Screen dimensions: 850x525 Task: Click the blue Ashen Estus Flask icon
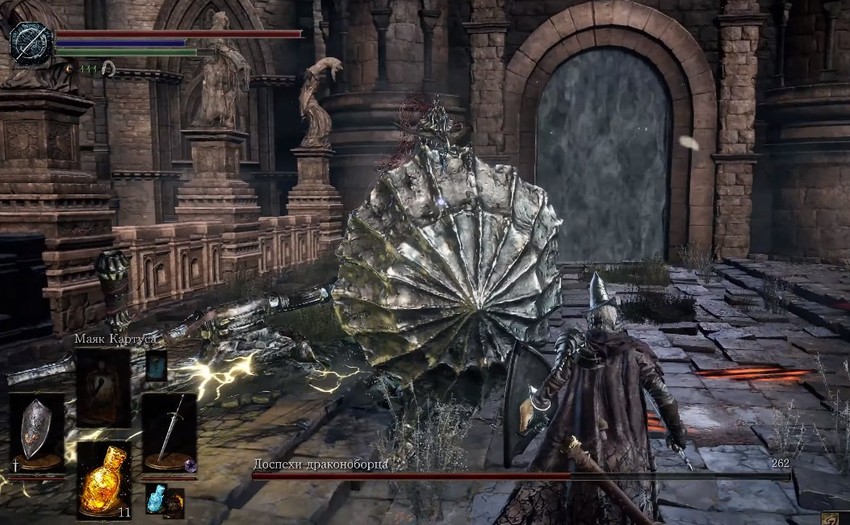tap(154, 497)
